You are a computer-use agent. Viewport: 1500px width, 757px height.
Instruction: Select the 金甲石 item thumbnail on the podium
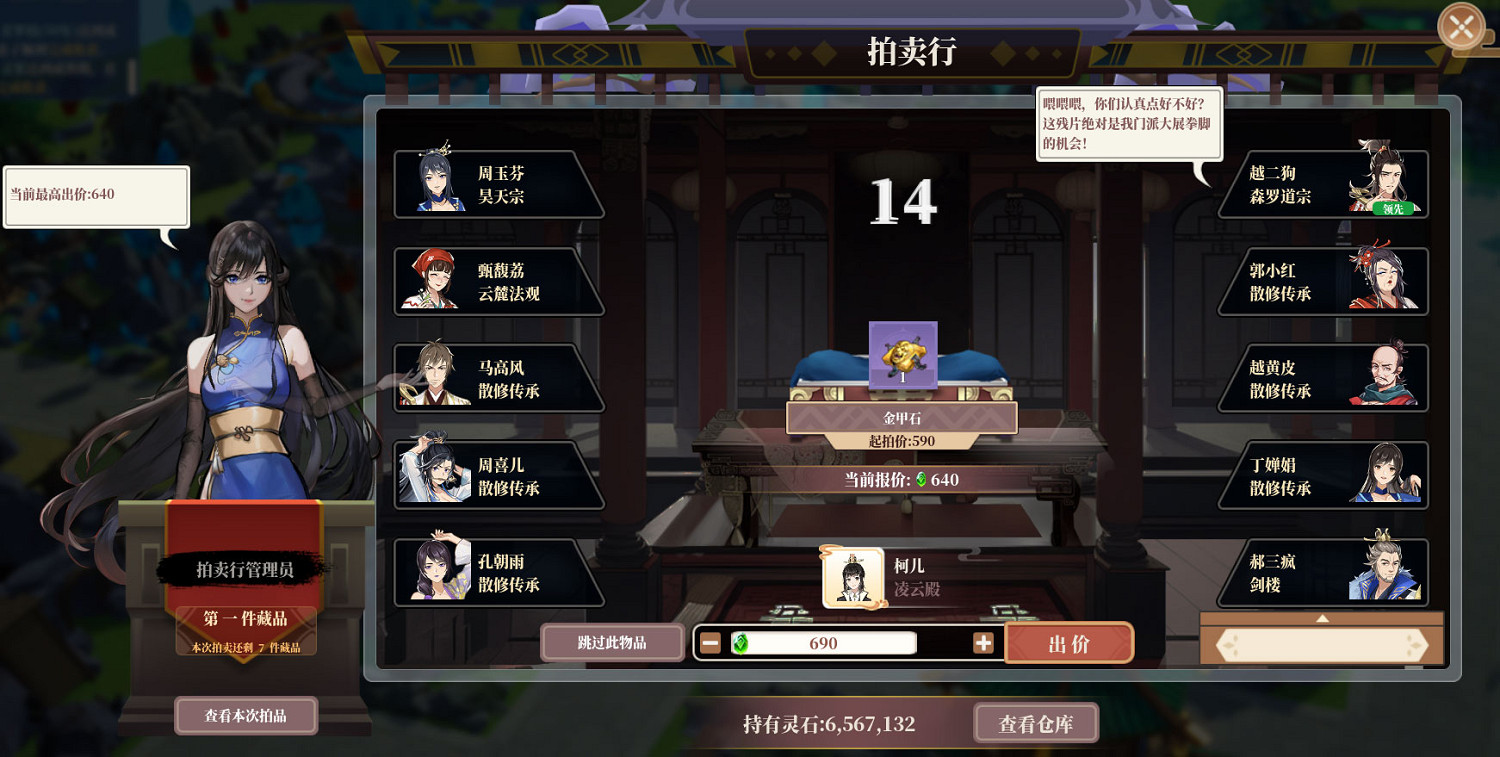click(902, 357)
